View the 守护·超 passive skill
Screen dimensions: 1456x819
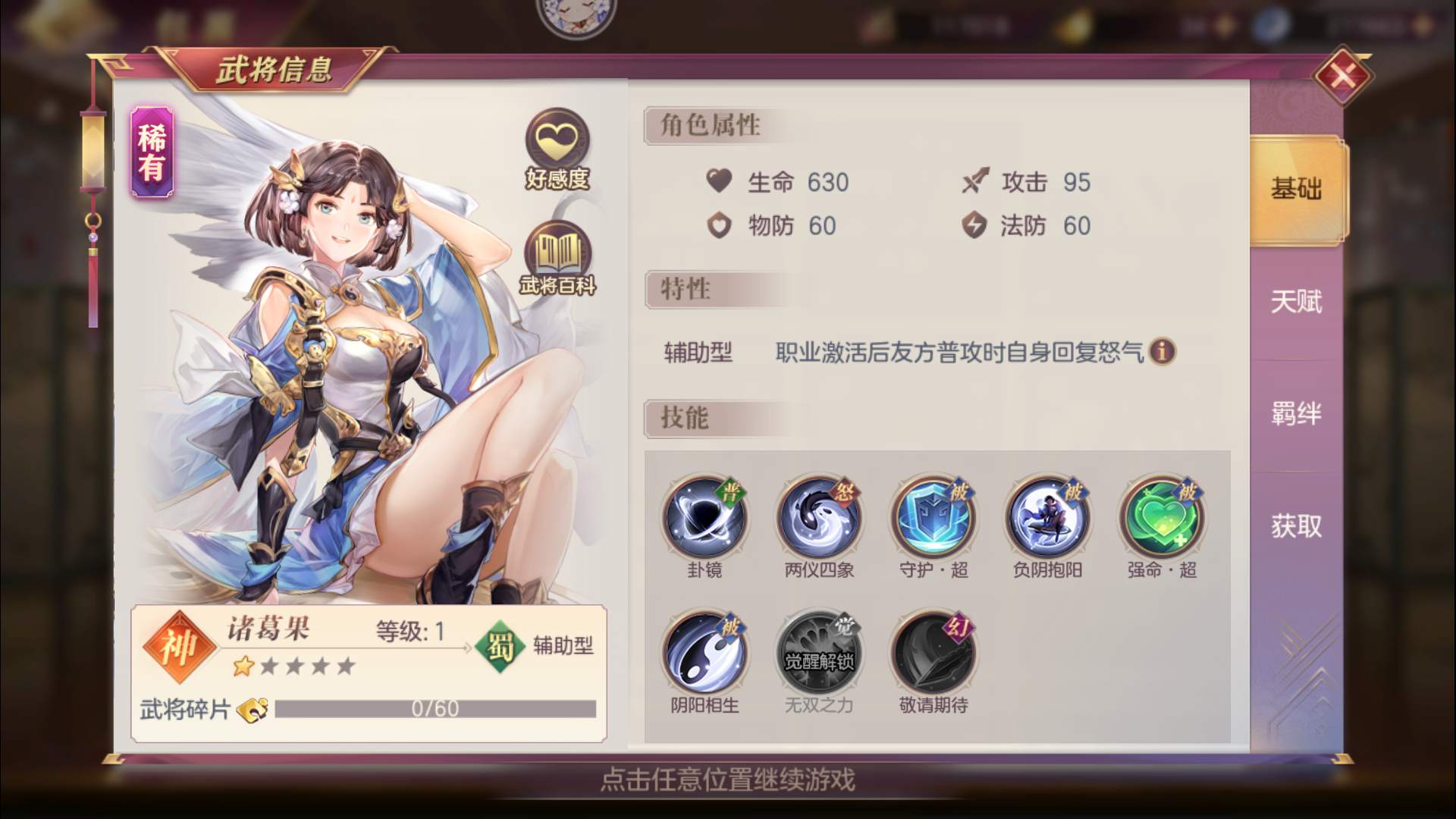933,519
